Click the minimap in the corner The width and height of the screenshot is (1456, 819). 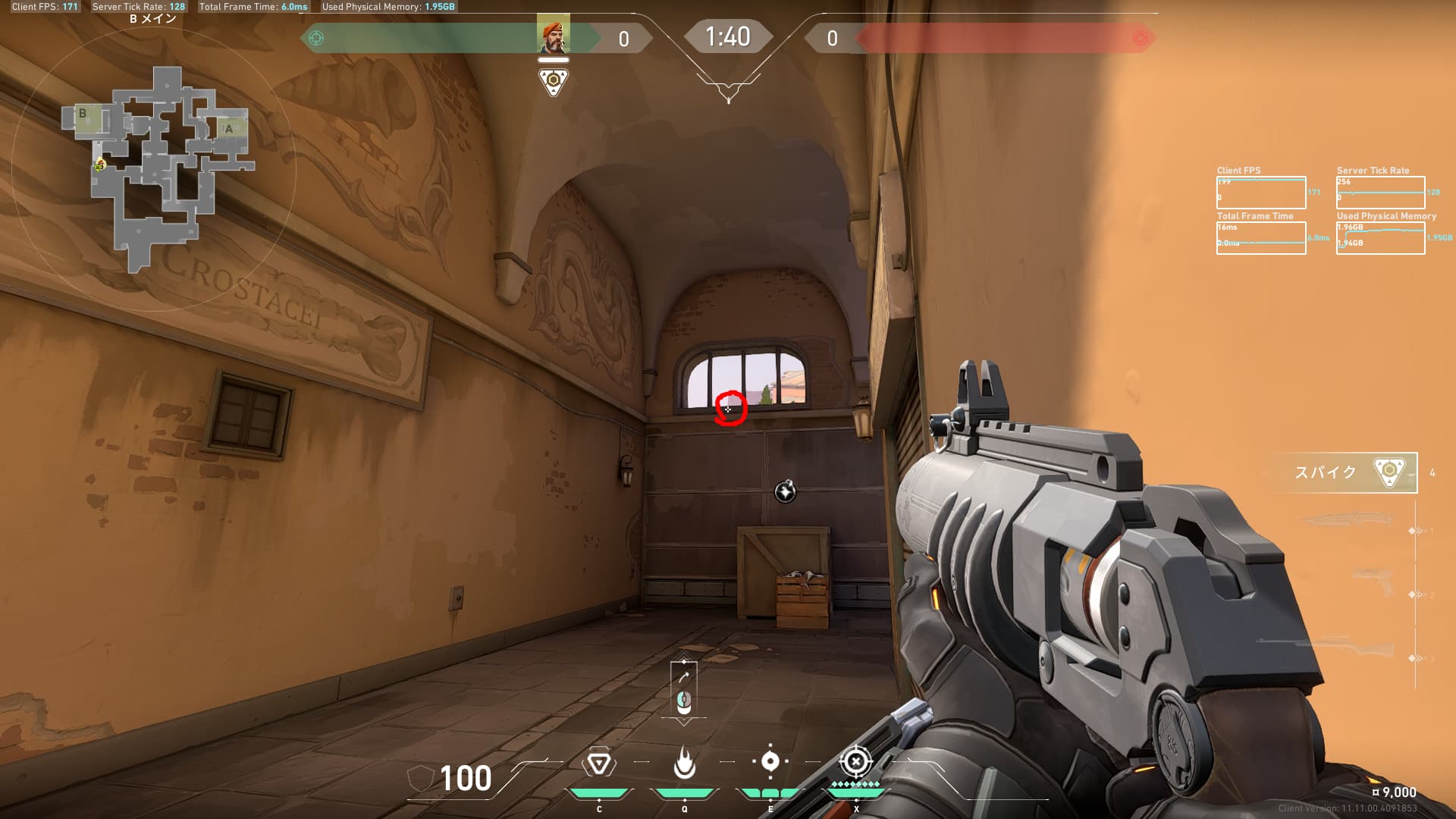tap(155, 168)
